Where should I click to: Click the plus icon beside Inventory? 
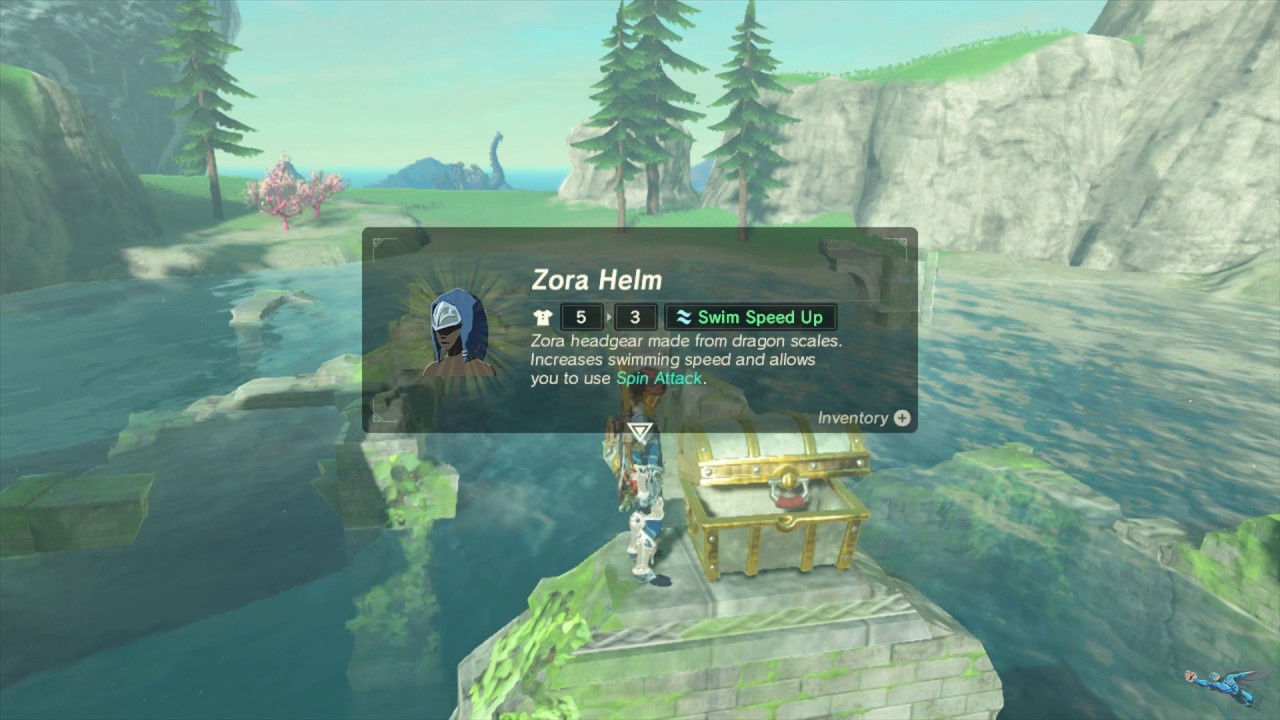pos(902,417)
